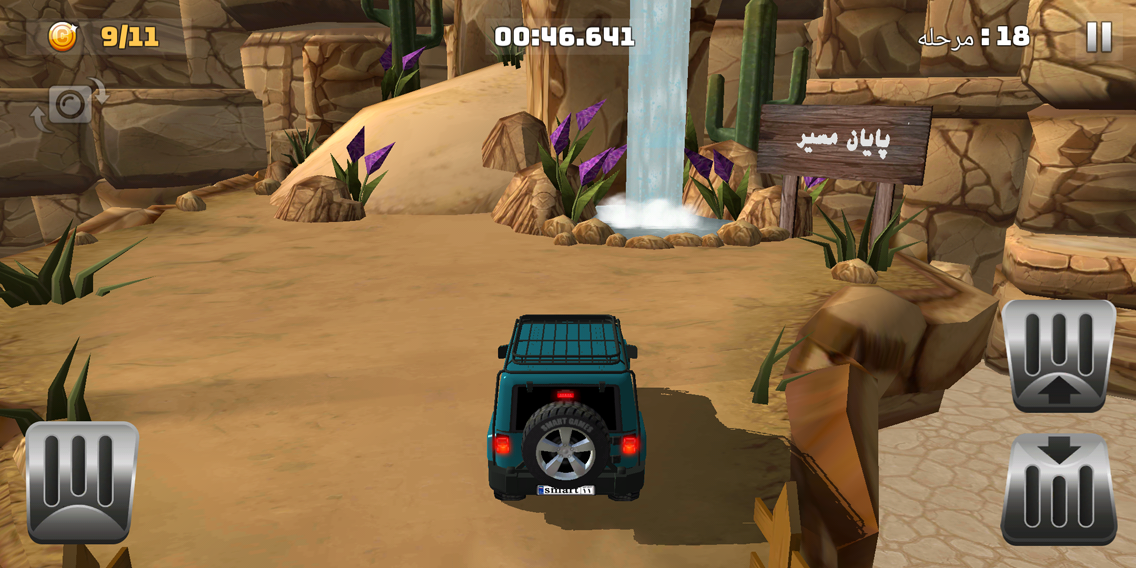Viewport: 1136px width, 568px height.
Task: Pause the game with the pause button
Action: pos(1098,37)
